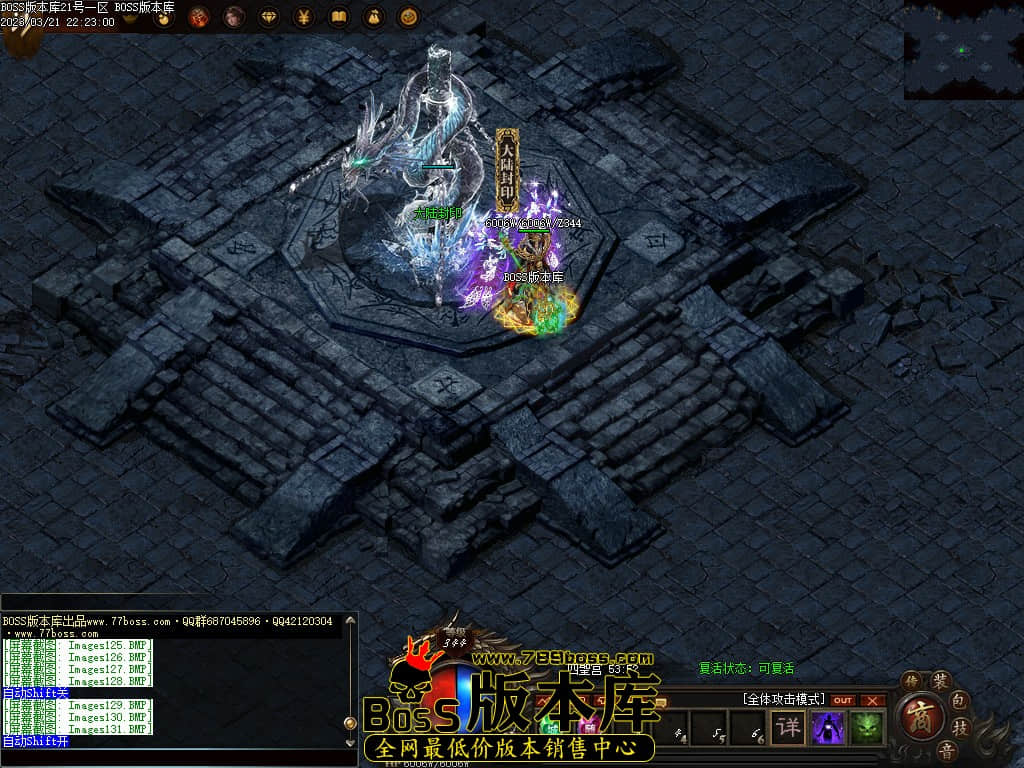
Task: Activate the green demon face skill icon
Action: coord(867,727)
